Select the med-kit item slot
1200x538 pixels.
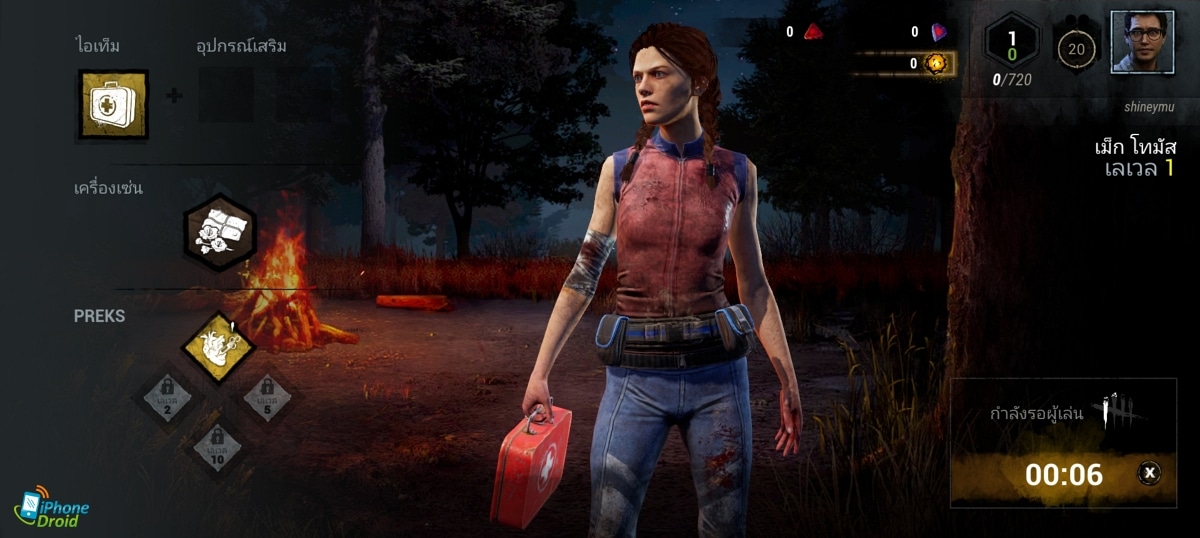coord(113,104)
